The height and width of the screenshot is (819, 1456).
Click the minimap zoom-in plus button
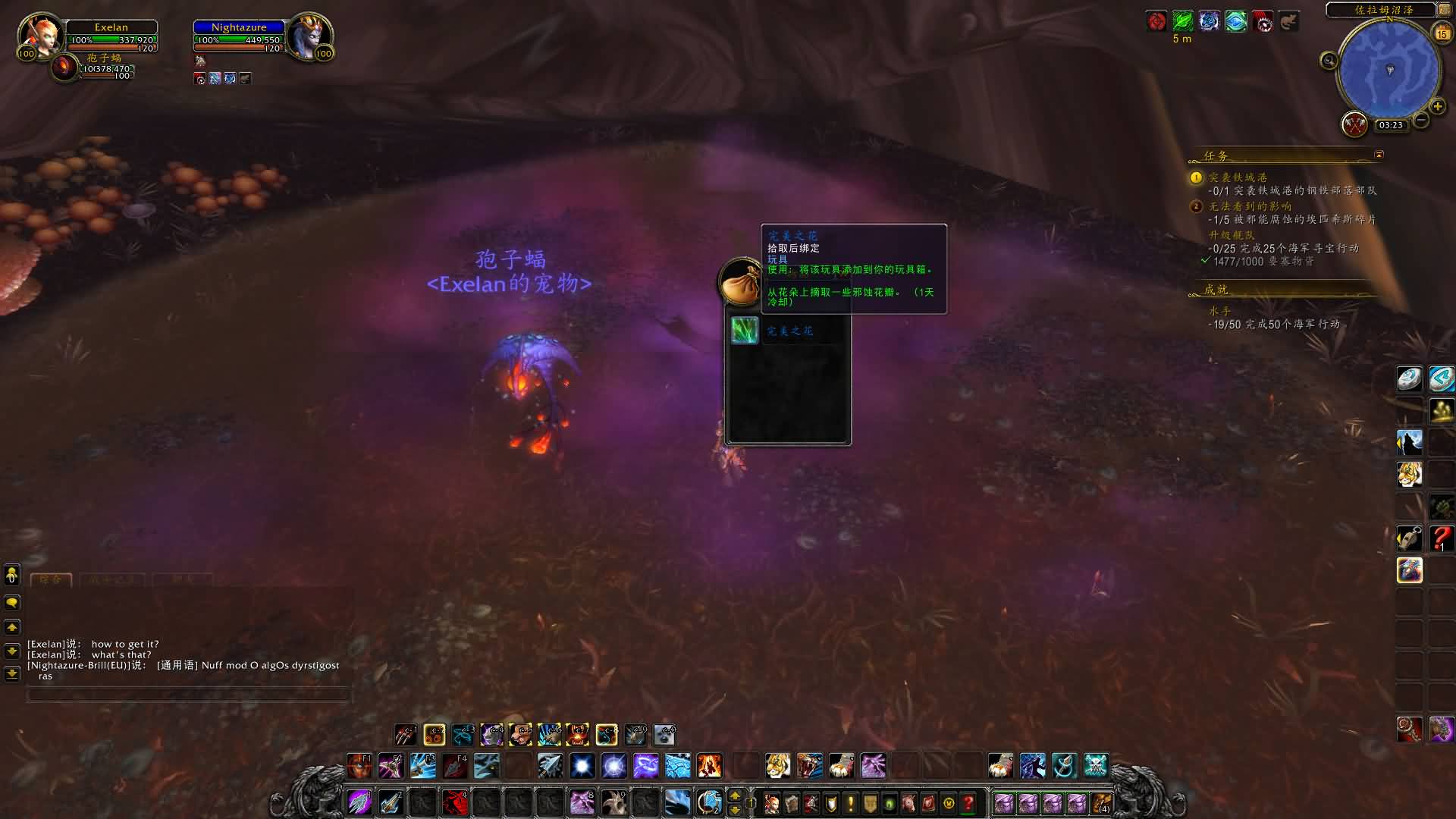click(1437, 106)
